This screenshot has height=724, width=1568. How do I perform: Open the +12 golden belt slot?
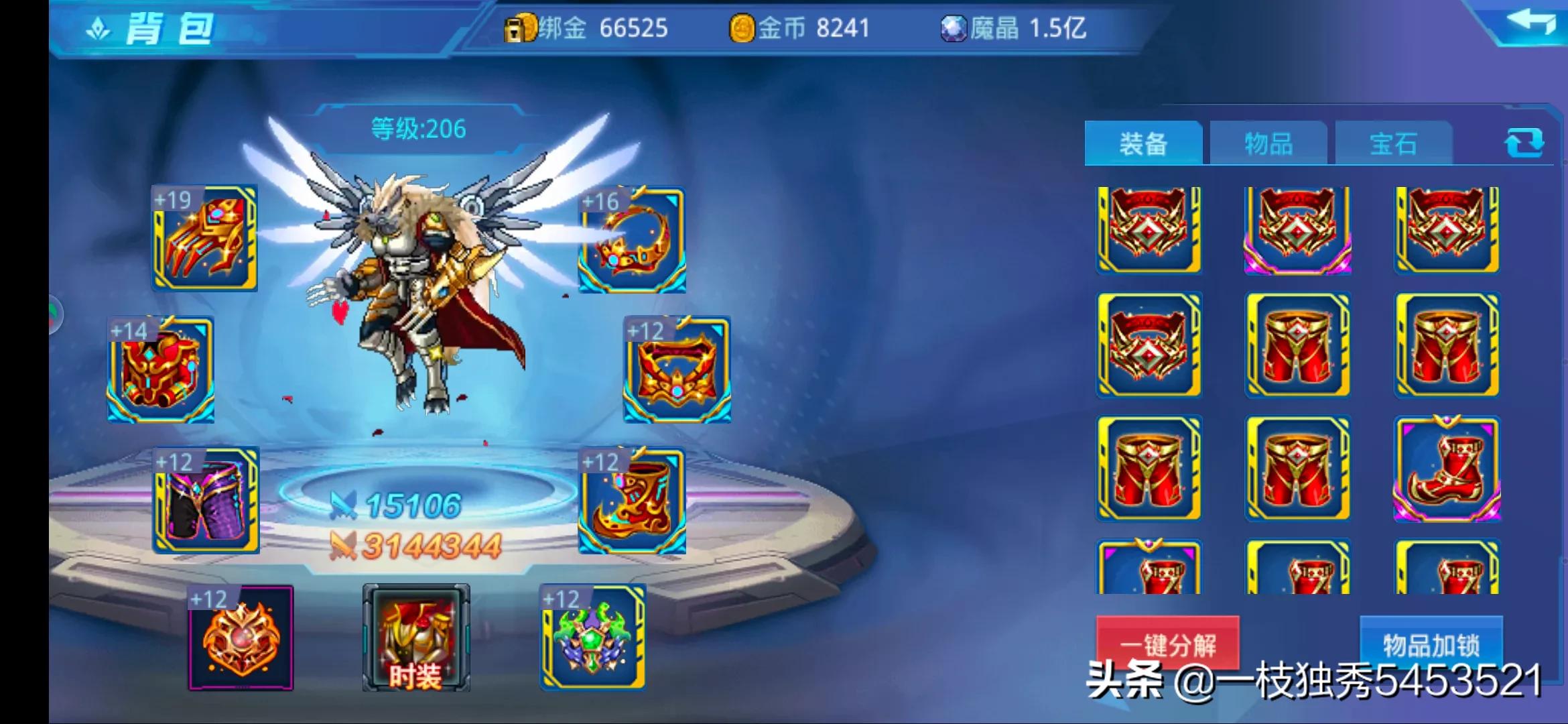tap(677, 370)
